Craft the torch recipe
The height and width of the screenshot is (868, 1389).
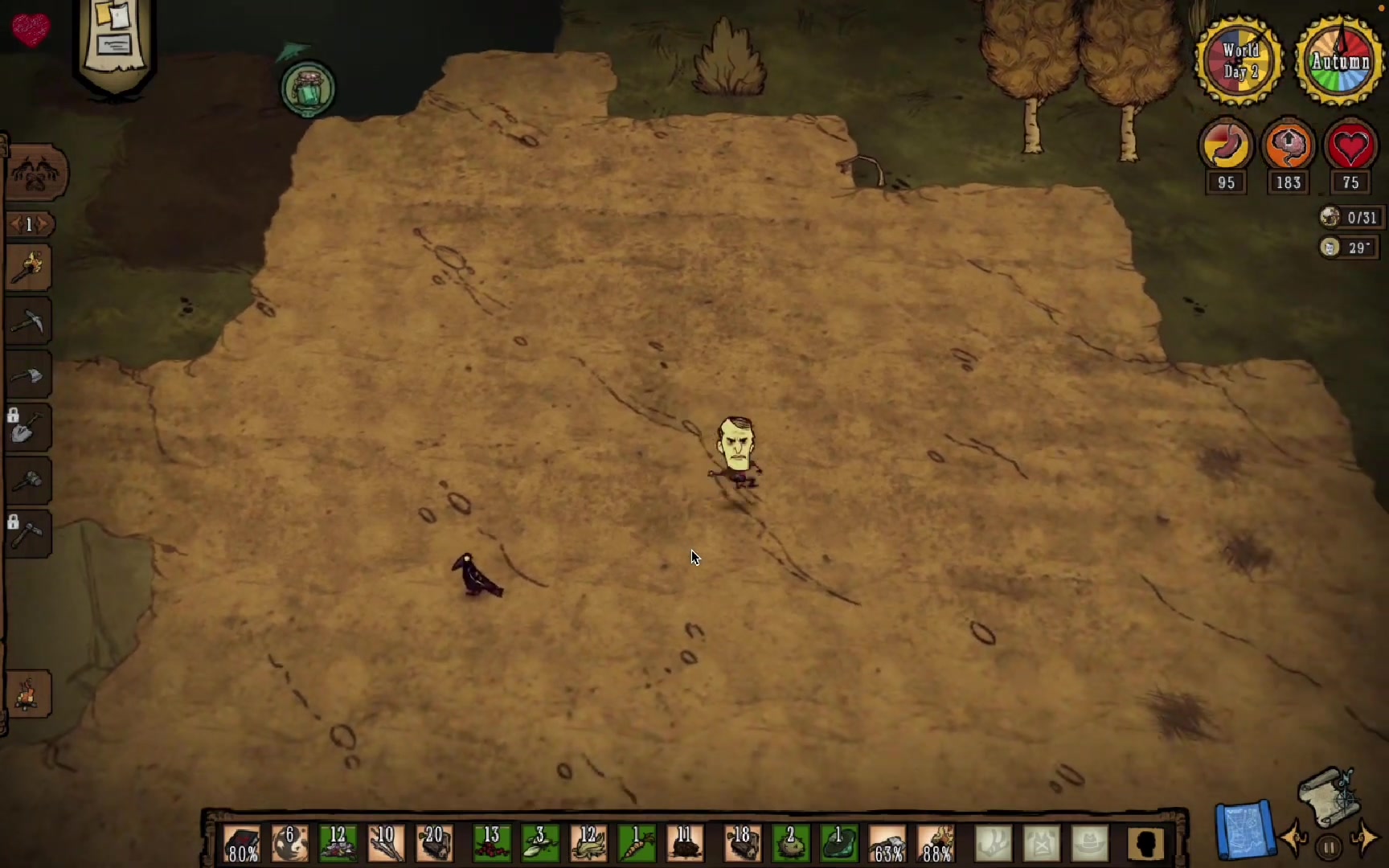point(28,268)
